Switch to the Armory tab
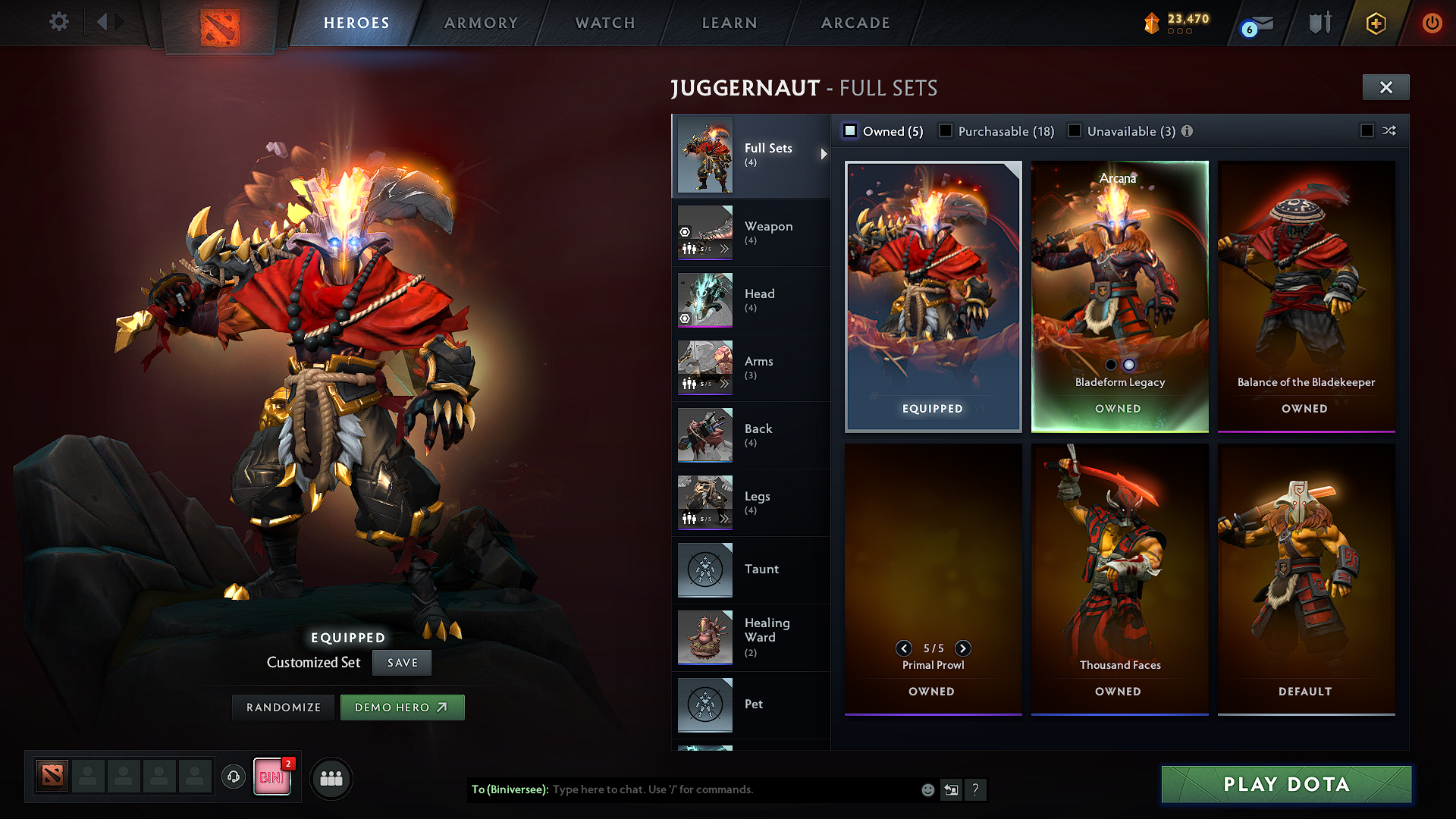This screenshot has width=1456, height=819. 481,23
